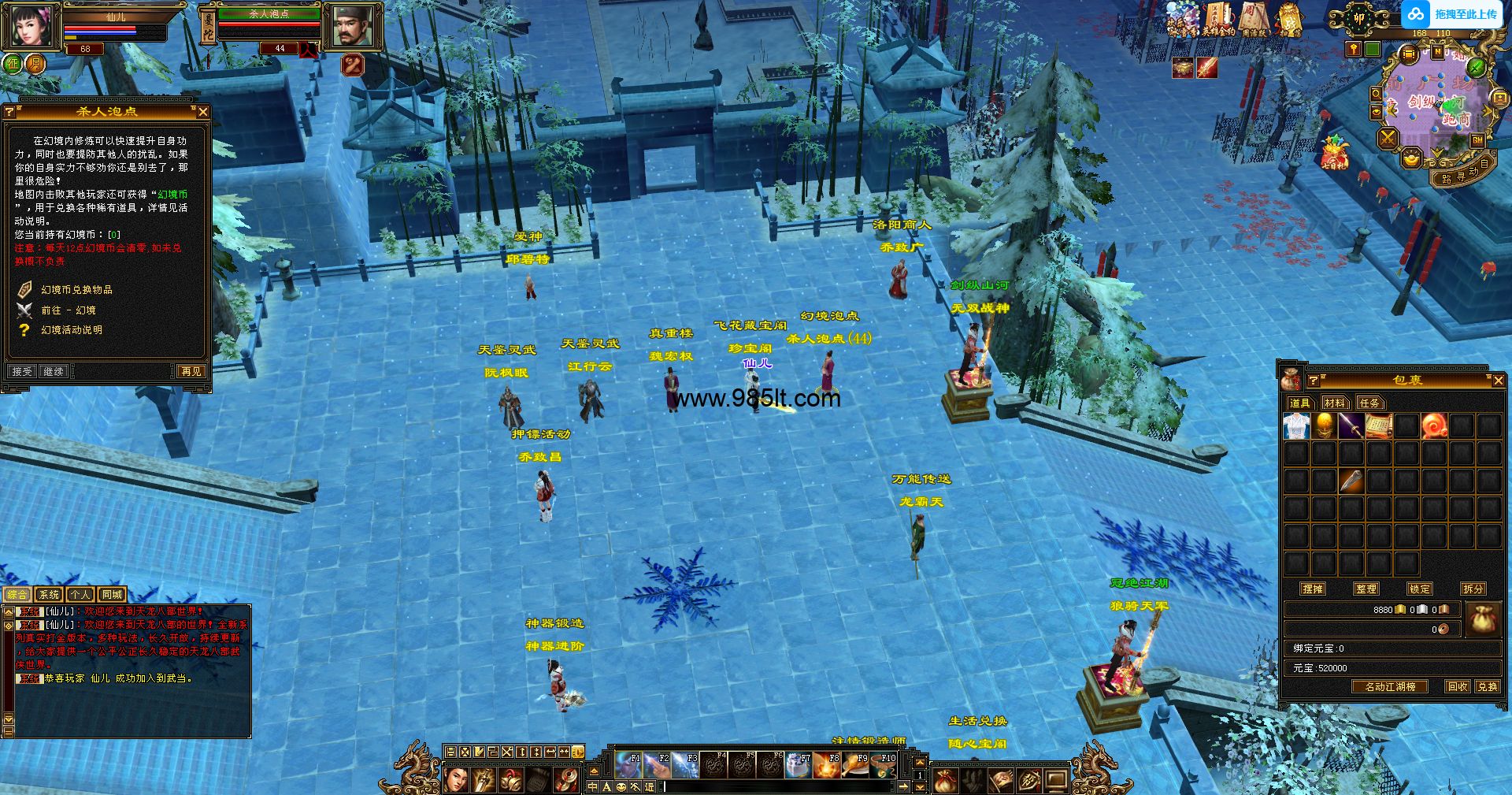Switch to the 系统 chat tab

[x=49, y=595]
